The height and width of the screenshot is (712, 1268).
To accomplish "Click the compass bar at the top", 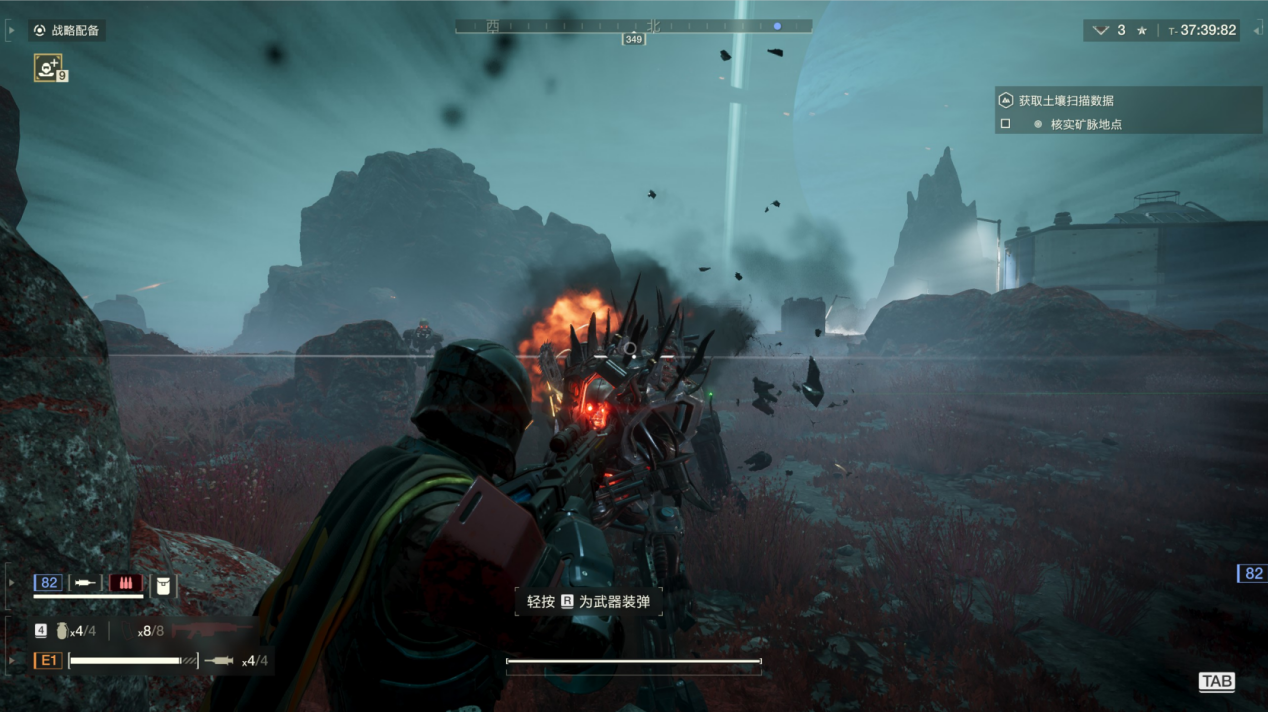I will [633, 27].
